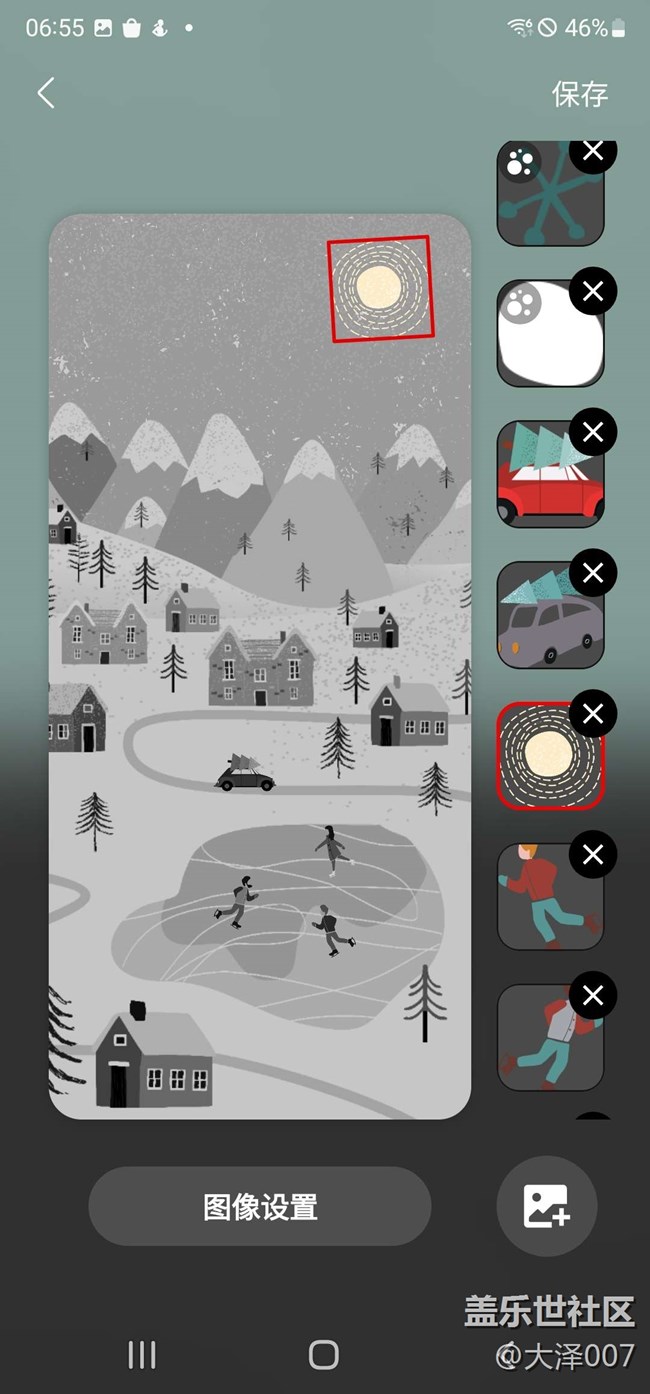Add a new image sticker
The width and height of the screenshot is (650, 1394).
[x=546, y=1206]
